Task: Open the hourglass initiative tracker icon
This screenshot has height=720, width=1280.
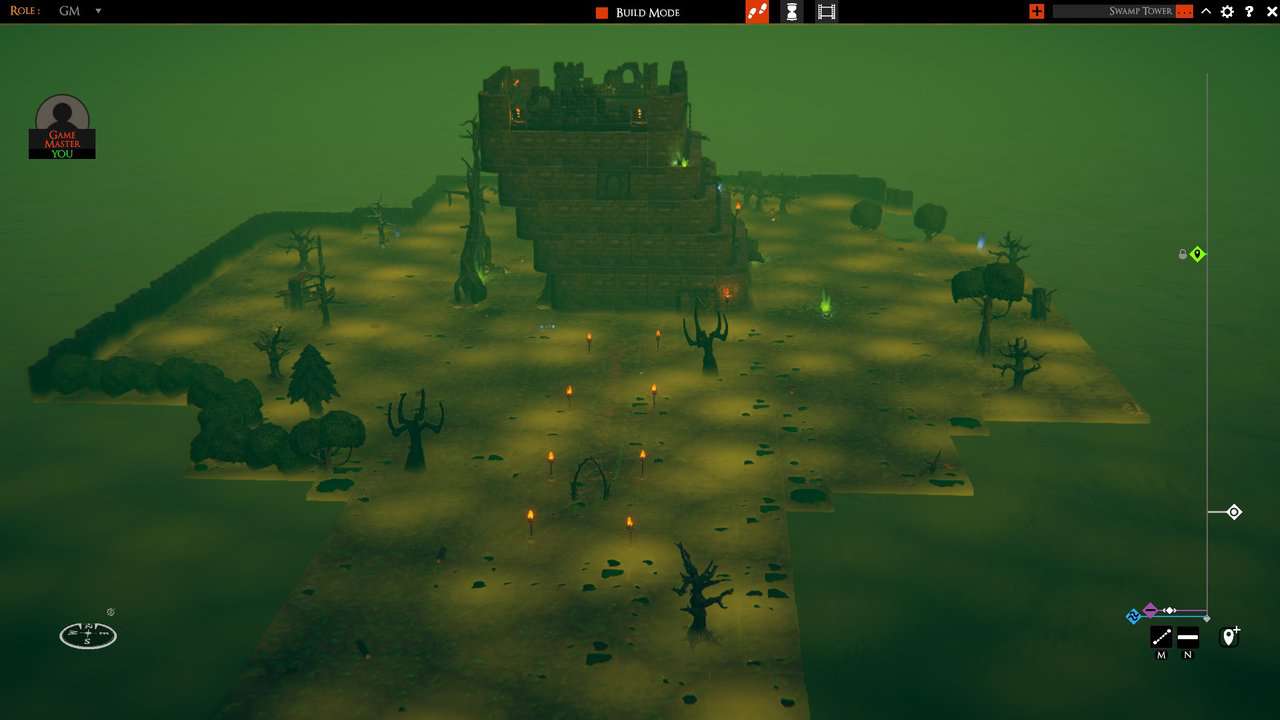Action: (x=791, y=11)
